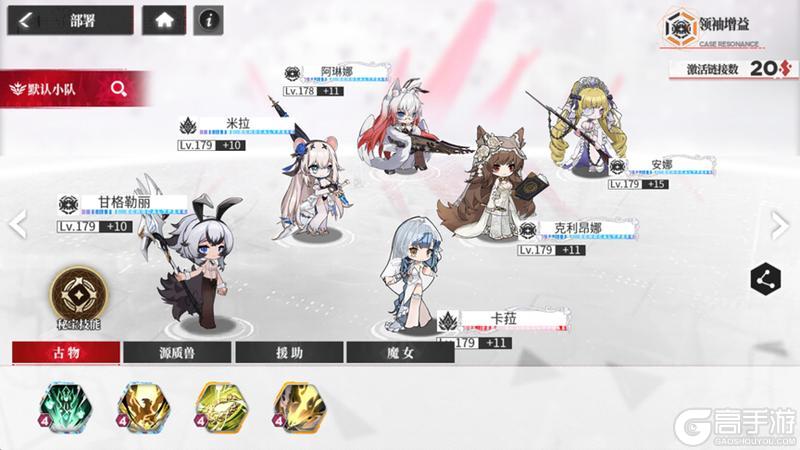Image resolution: width=800 pixels, height=450 pixels.
Task: Open the info help button
Action: [207, 20]
